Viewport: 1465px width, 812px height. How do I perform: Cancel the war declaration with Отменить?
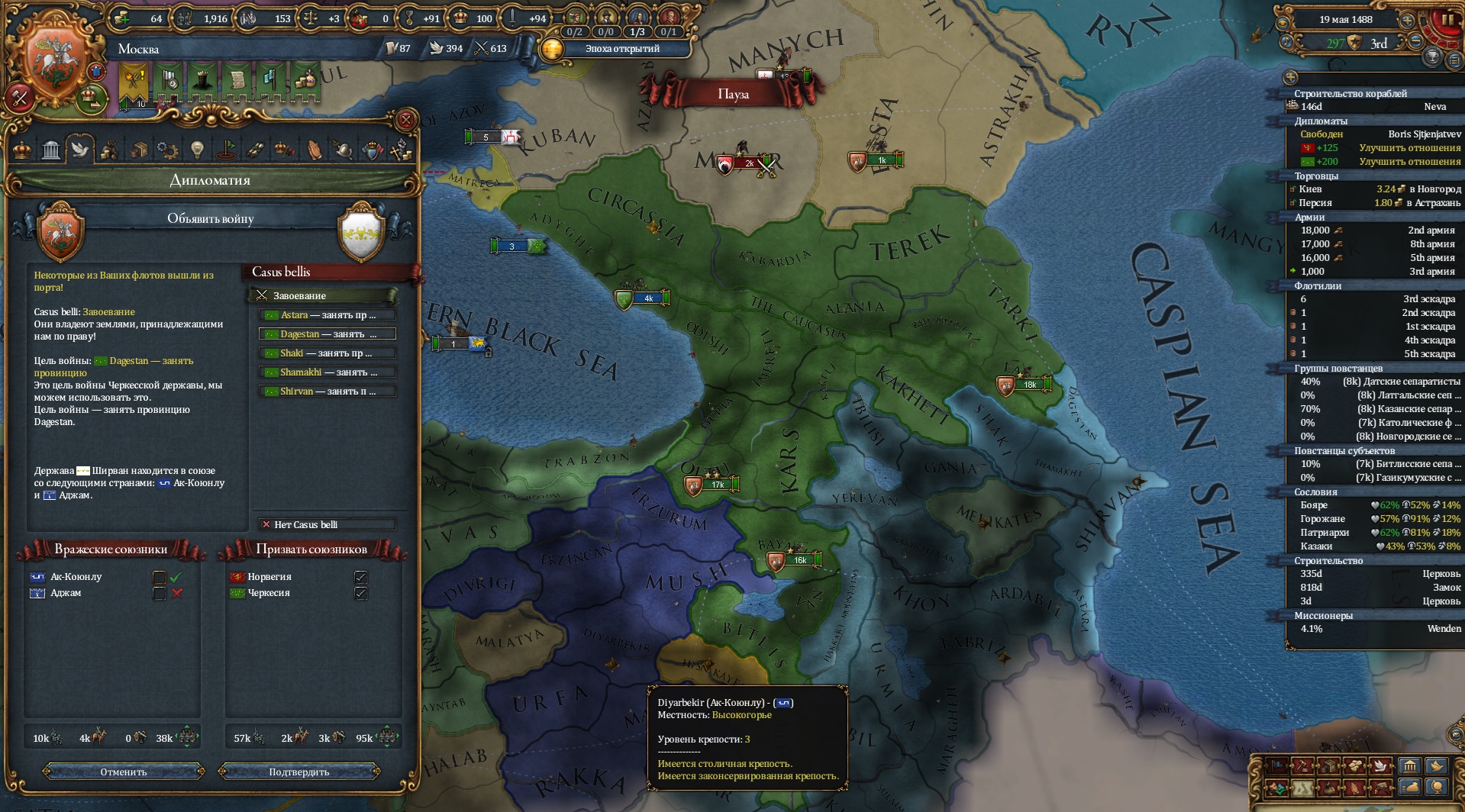124,772
